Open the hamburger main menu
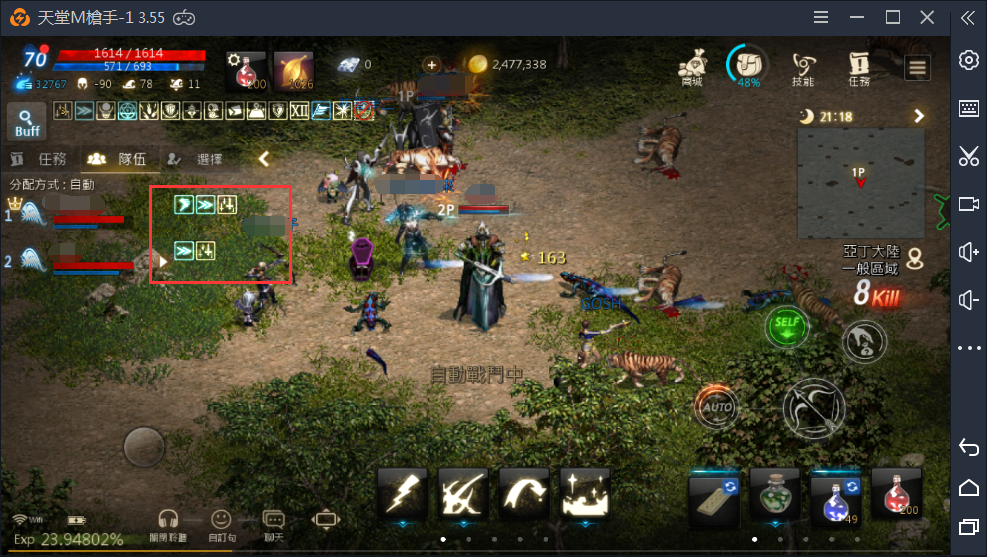The height and width of the screenshot is (557, 987). click(917, 67)
